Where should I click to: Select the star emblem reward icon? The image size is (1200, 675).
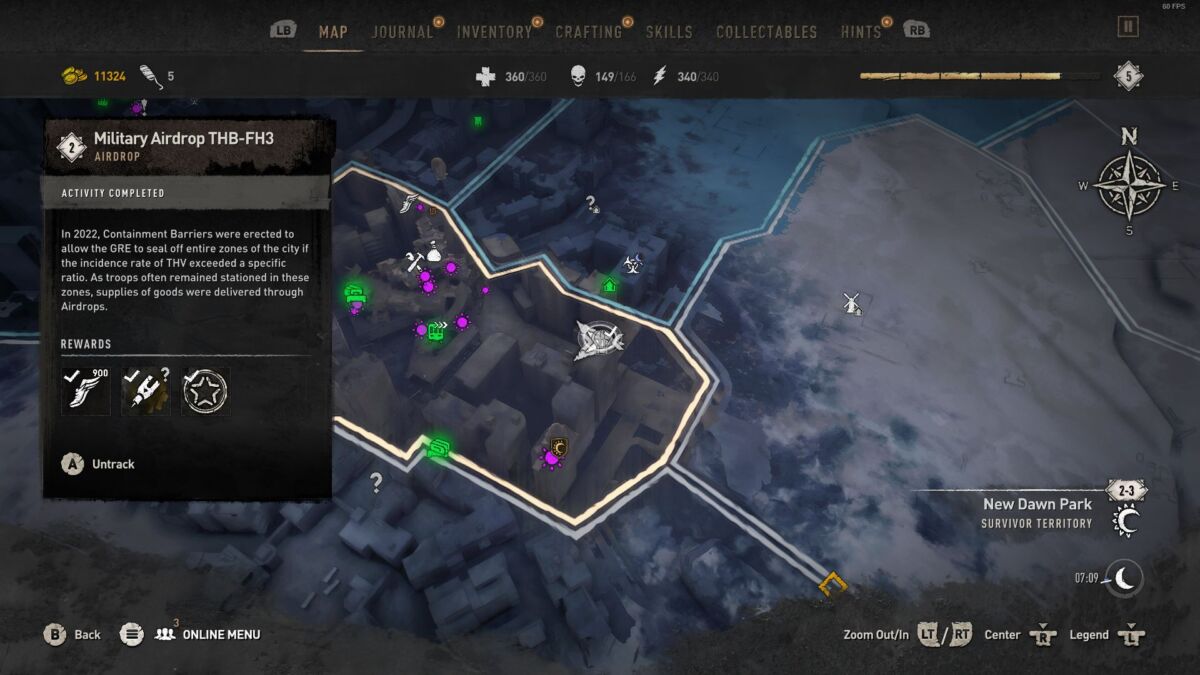point(206,390)
